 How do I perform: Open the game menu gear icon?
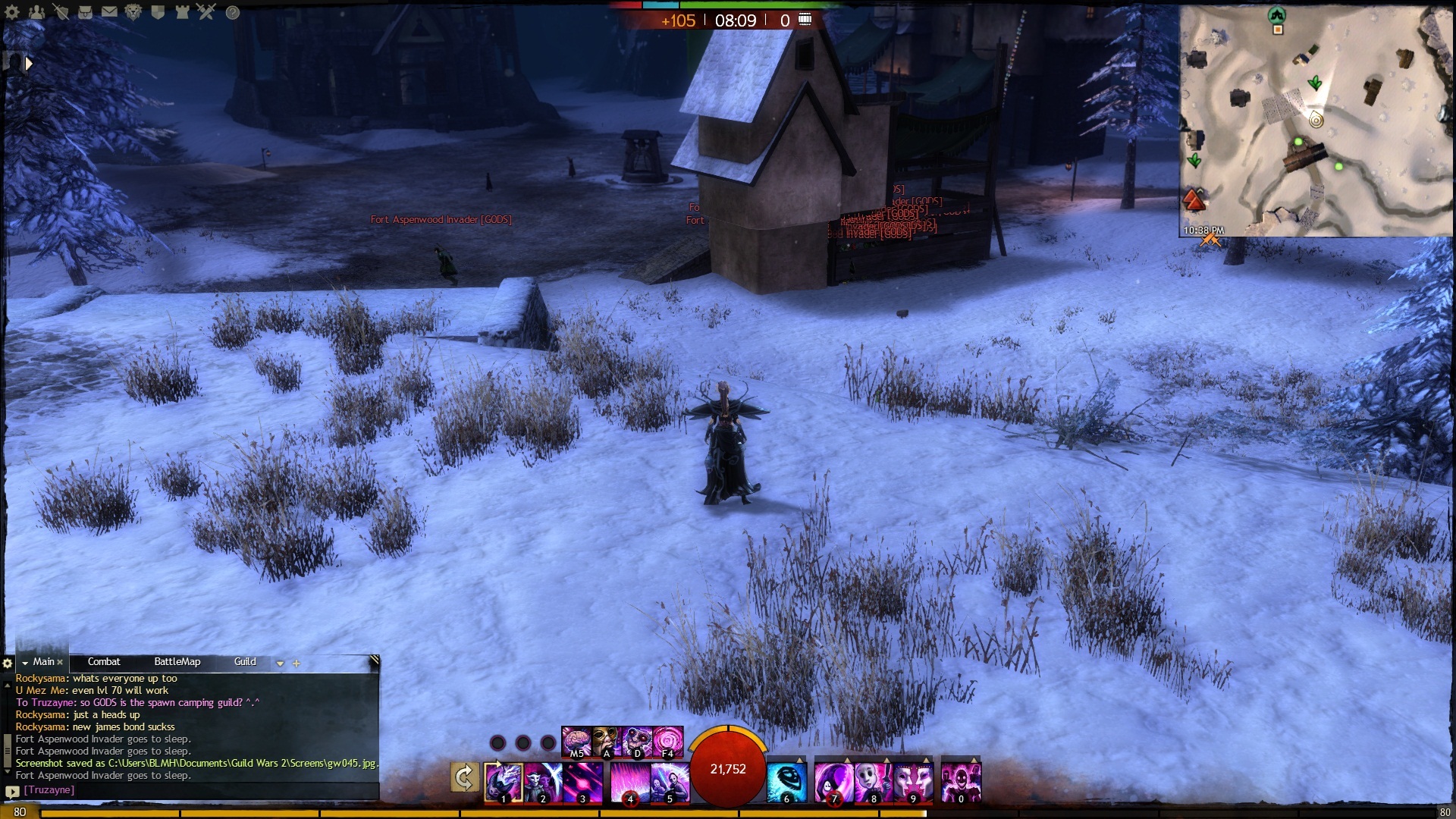(x=12, y=11)
